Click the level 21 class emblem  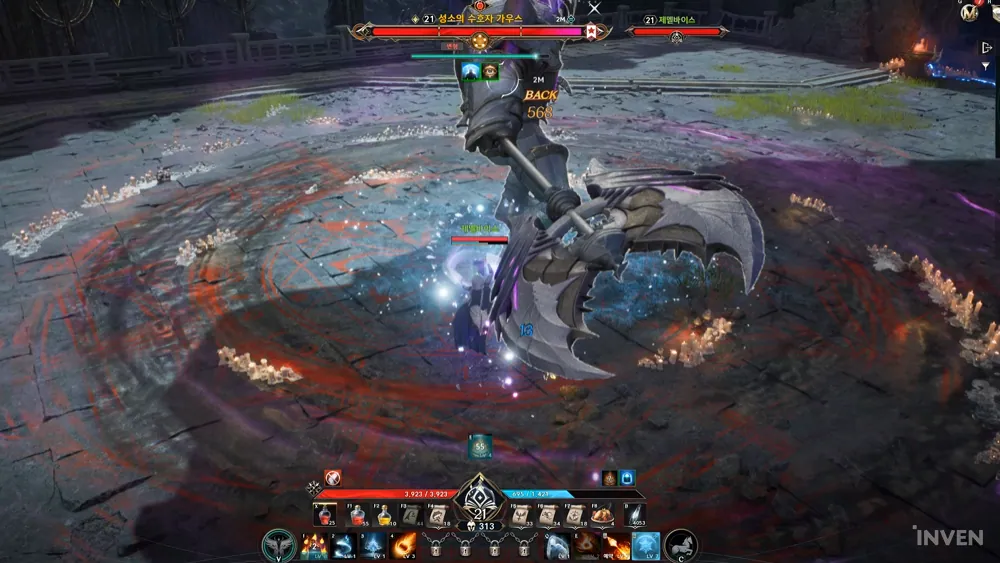click(479, 497)
